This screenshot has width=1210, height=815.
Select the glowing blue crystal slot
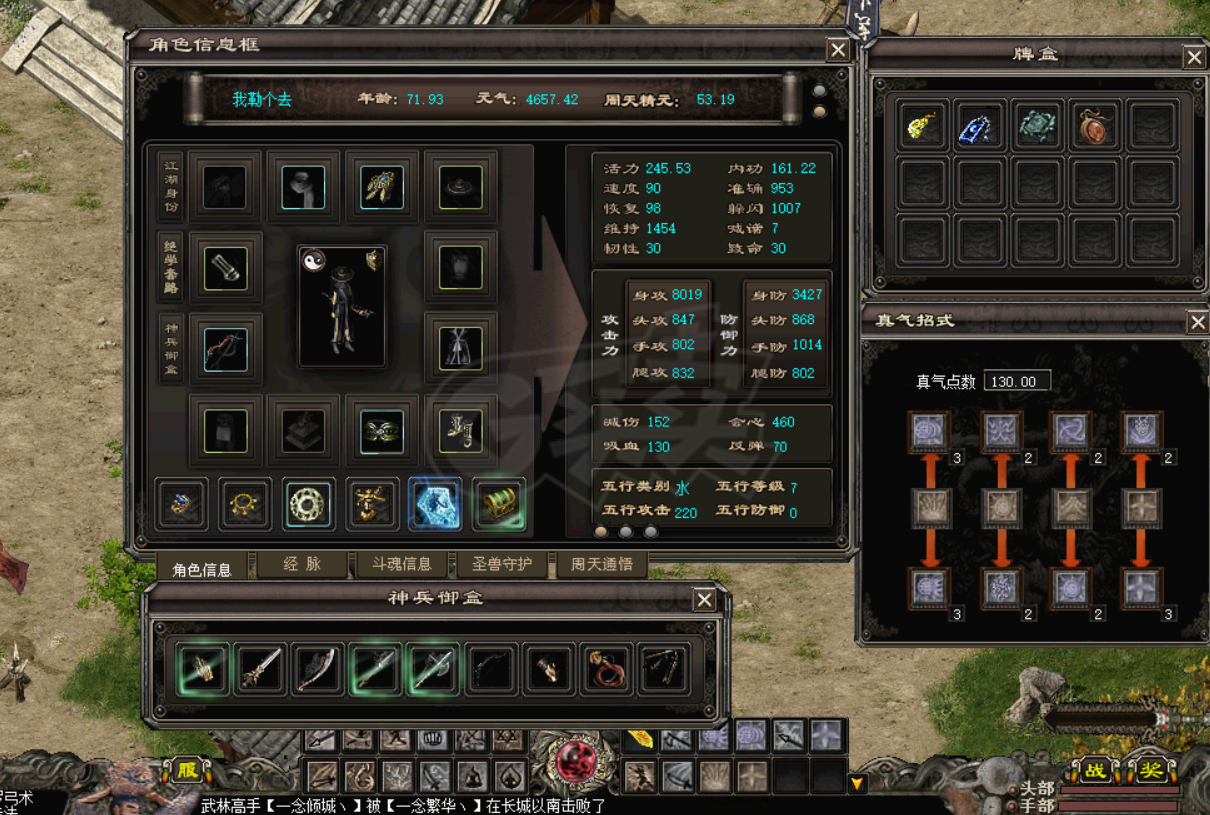435,504
